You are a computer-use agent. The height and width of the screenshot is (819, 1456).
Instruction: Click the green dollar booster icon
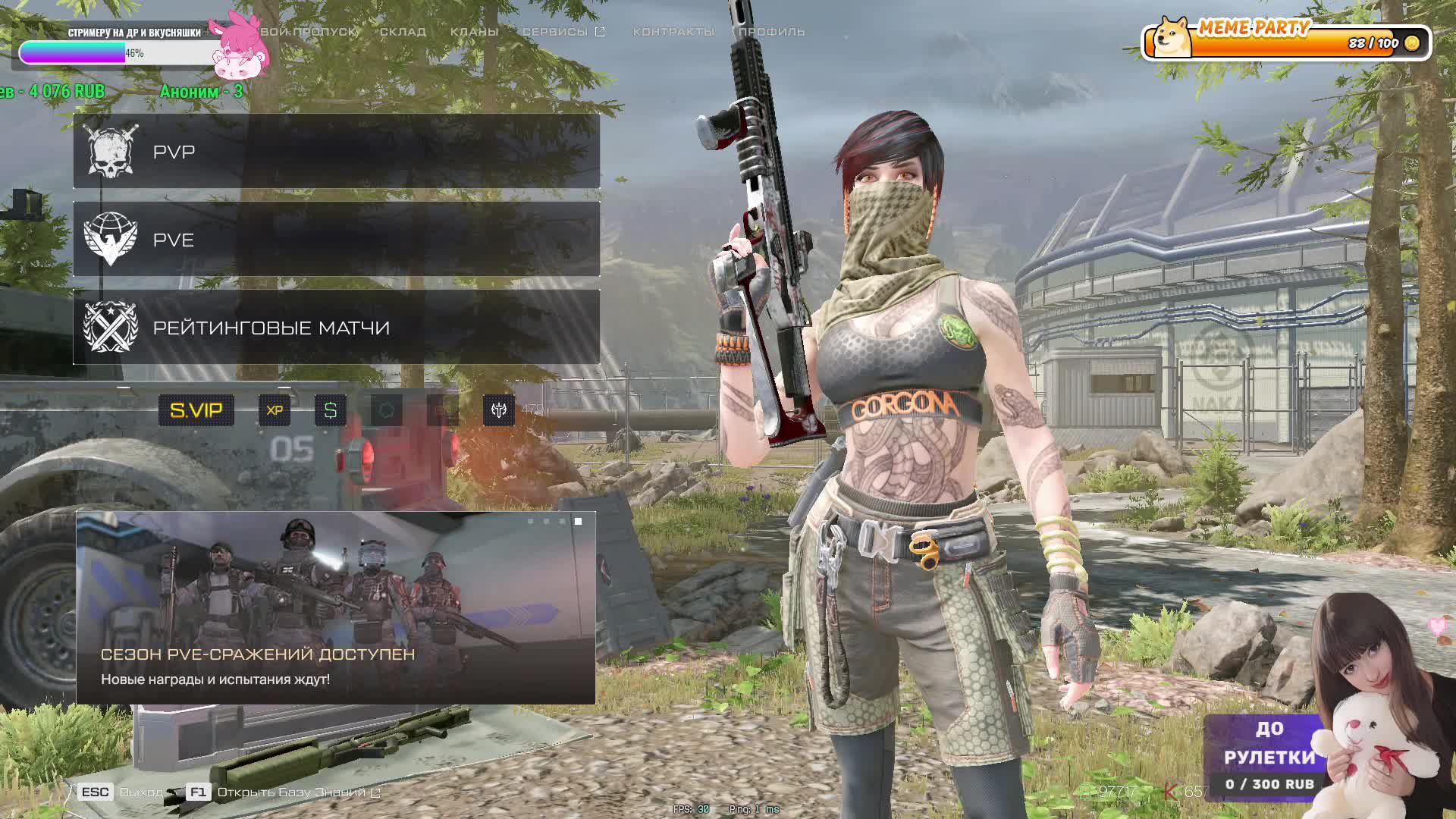click(x=330, y=410)
